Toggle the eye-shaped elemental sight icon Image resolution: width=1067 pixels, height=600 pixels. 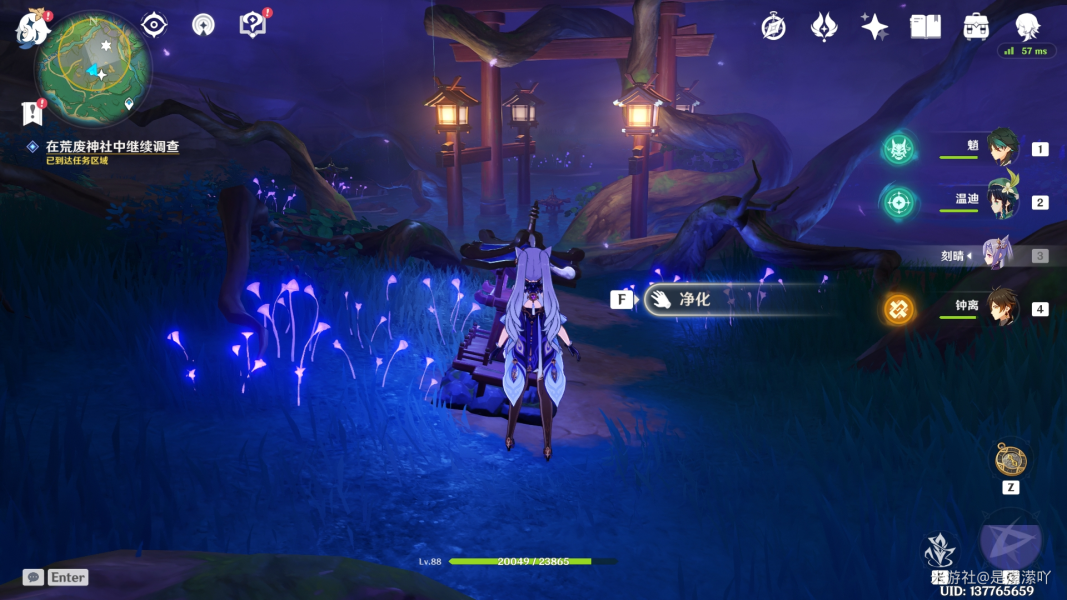click(154, 25)
